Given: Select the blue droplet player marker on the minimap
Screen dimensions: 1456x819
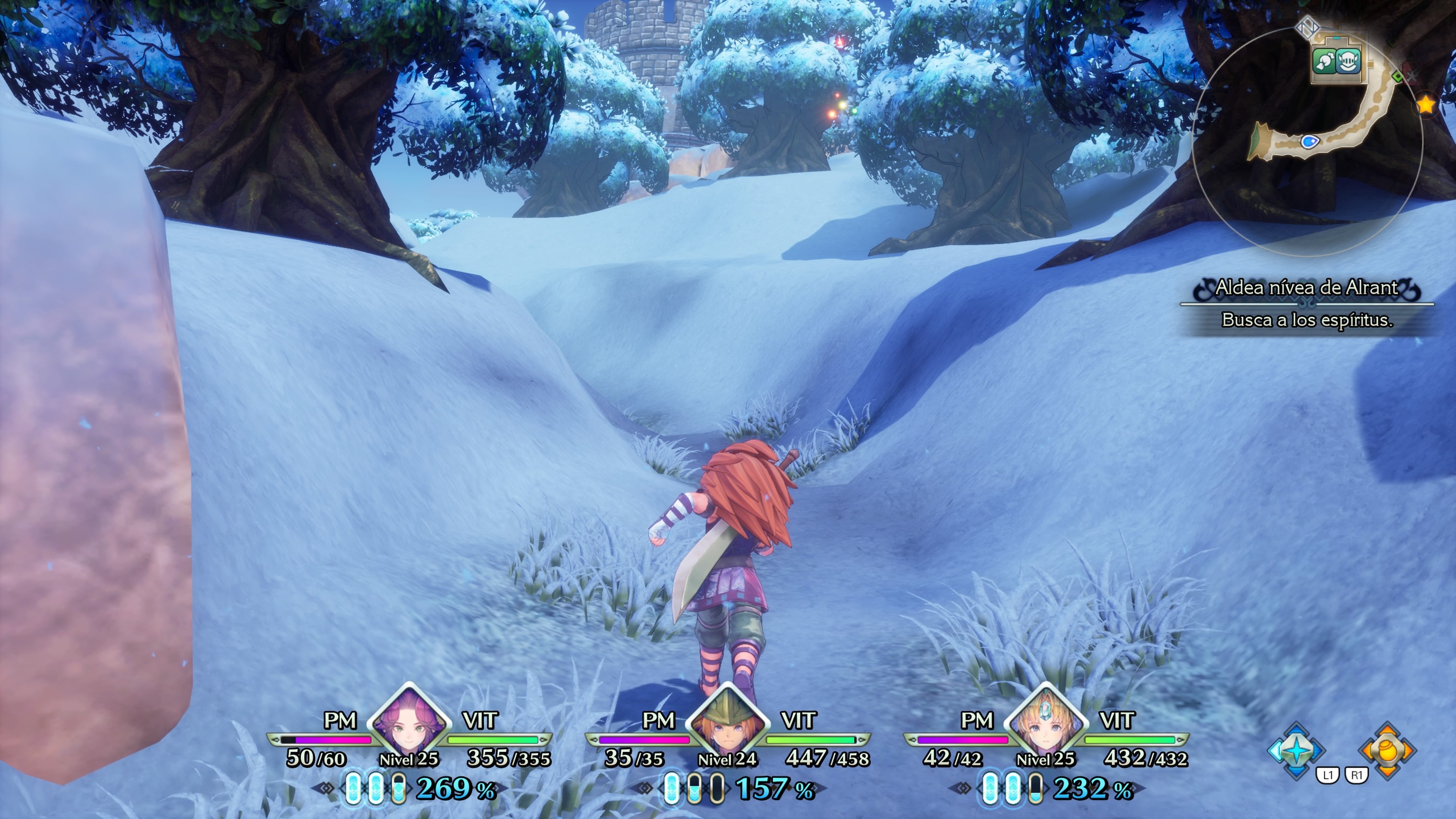Looking at the screenshot, I should (x=1310, y=142).
